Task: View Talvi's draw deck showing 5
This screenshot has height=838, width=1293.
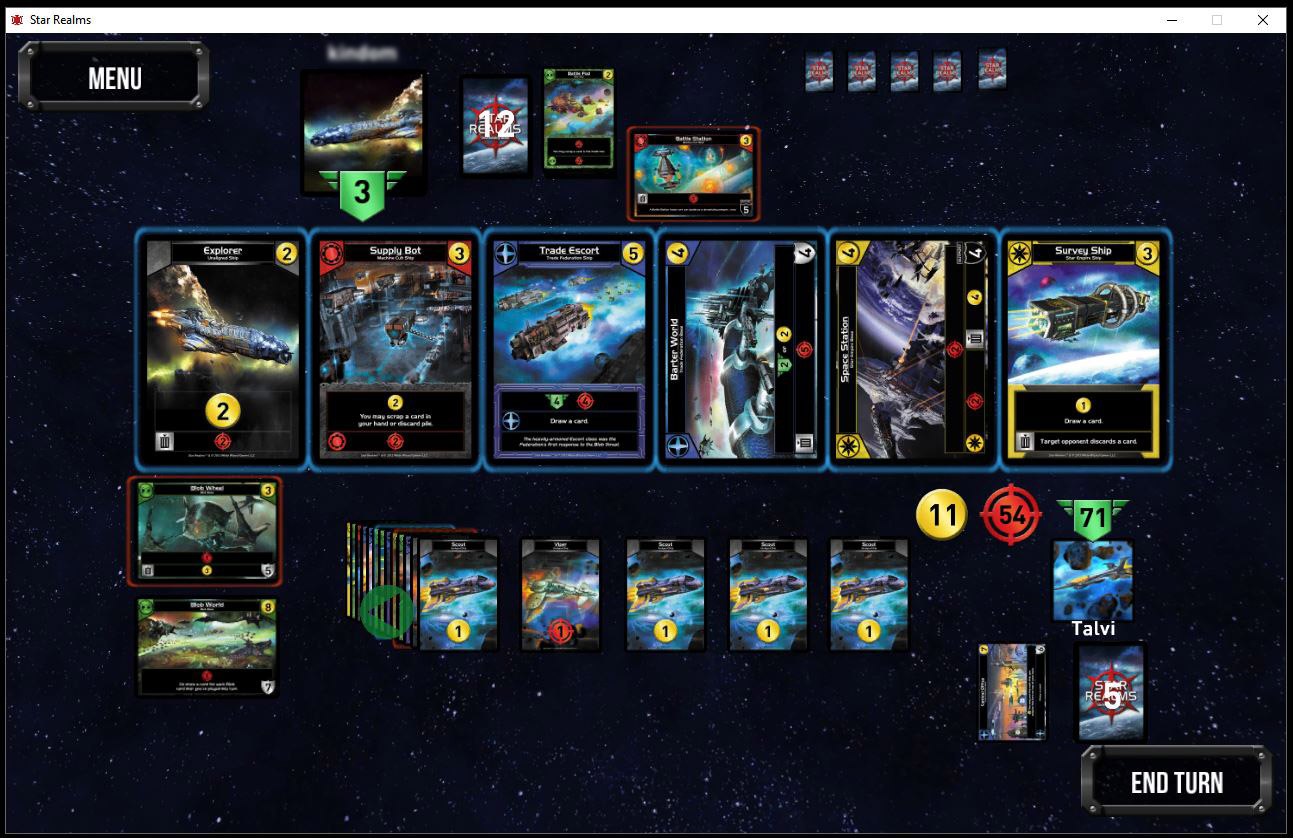Action: tap(1110, 692)
